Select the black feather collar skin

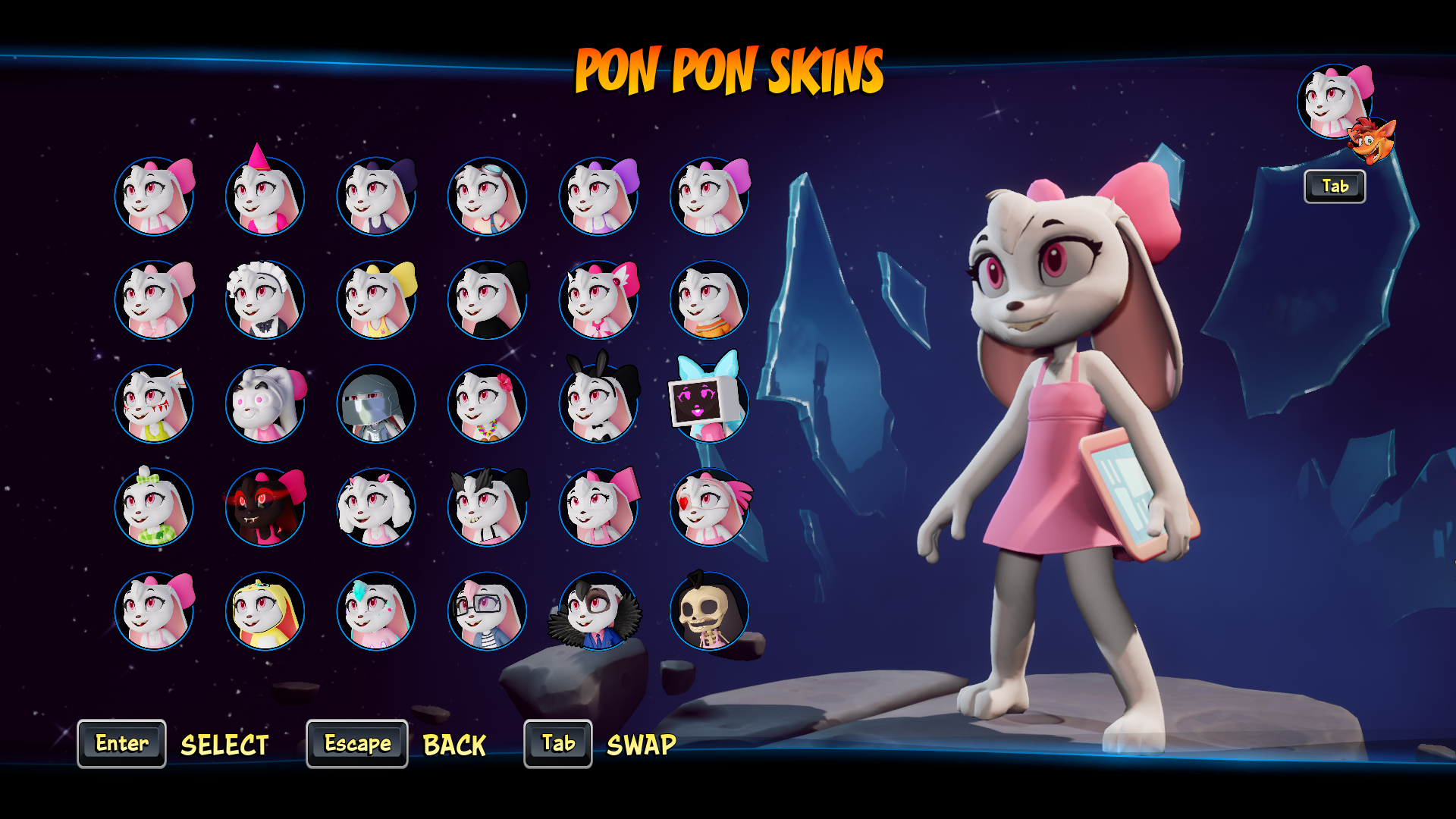tap(598, 610)
